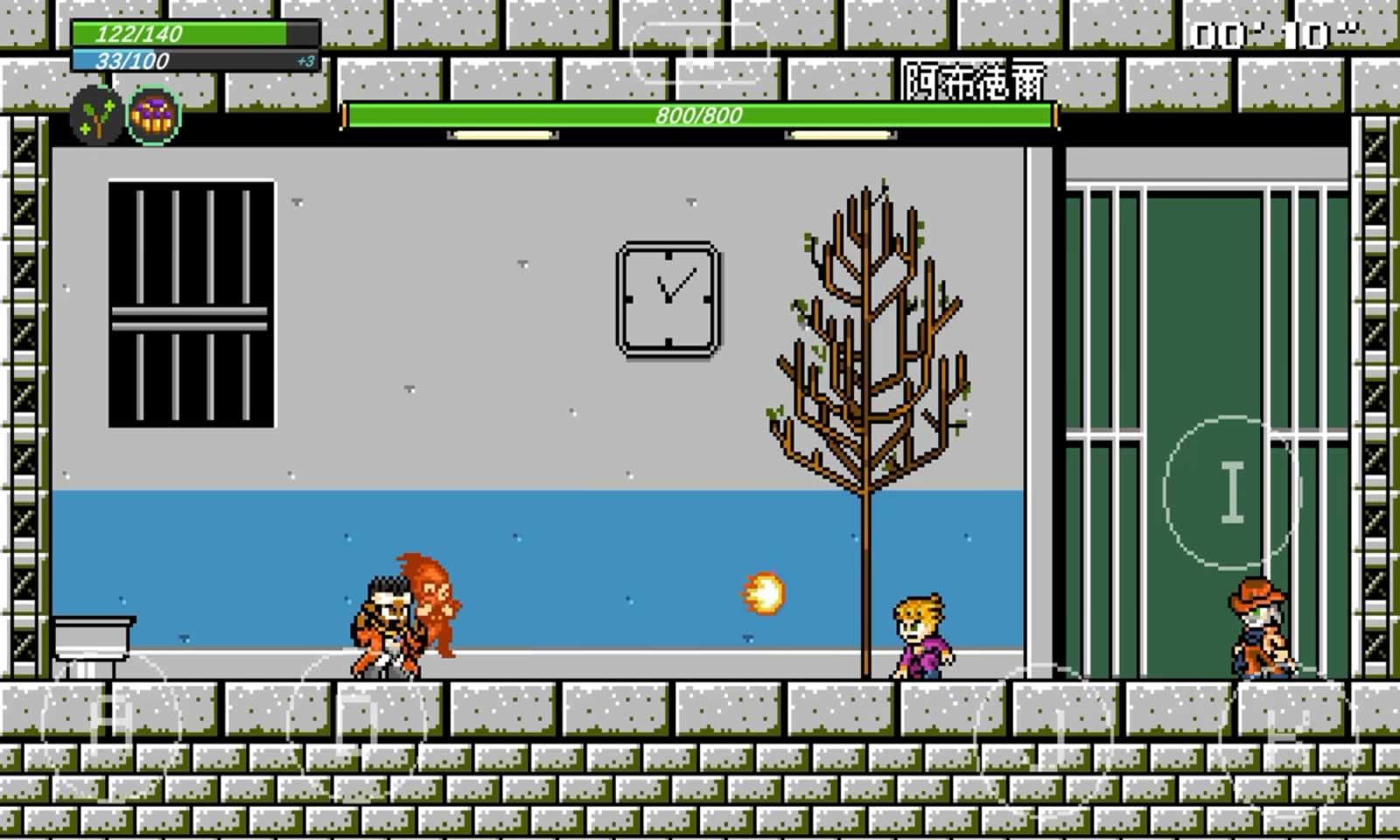Tap the faint circular J attack button
1400x840 pixels.
[x=1046, y=733]
